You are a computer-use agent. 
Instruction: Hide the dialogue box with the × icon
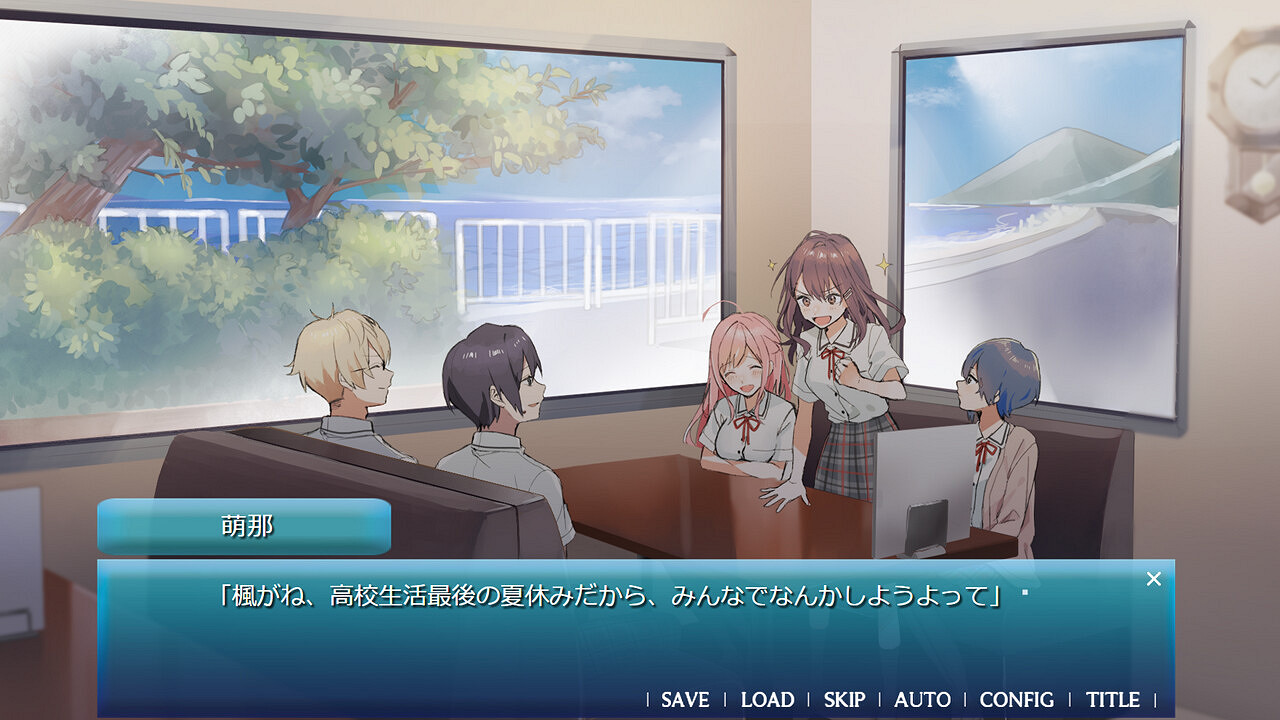point(1154,577)
